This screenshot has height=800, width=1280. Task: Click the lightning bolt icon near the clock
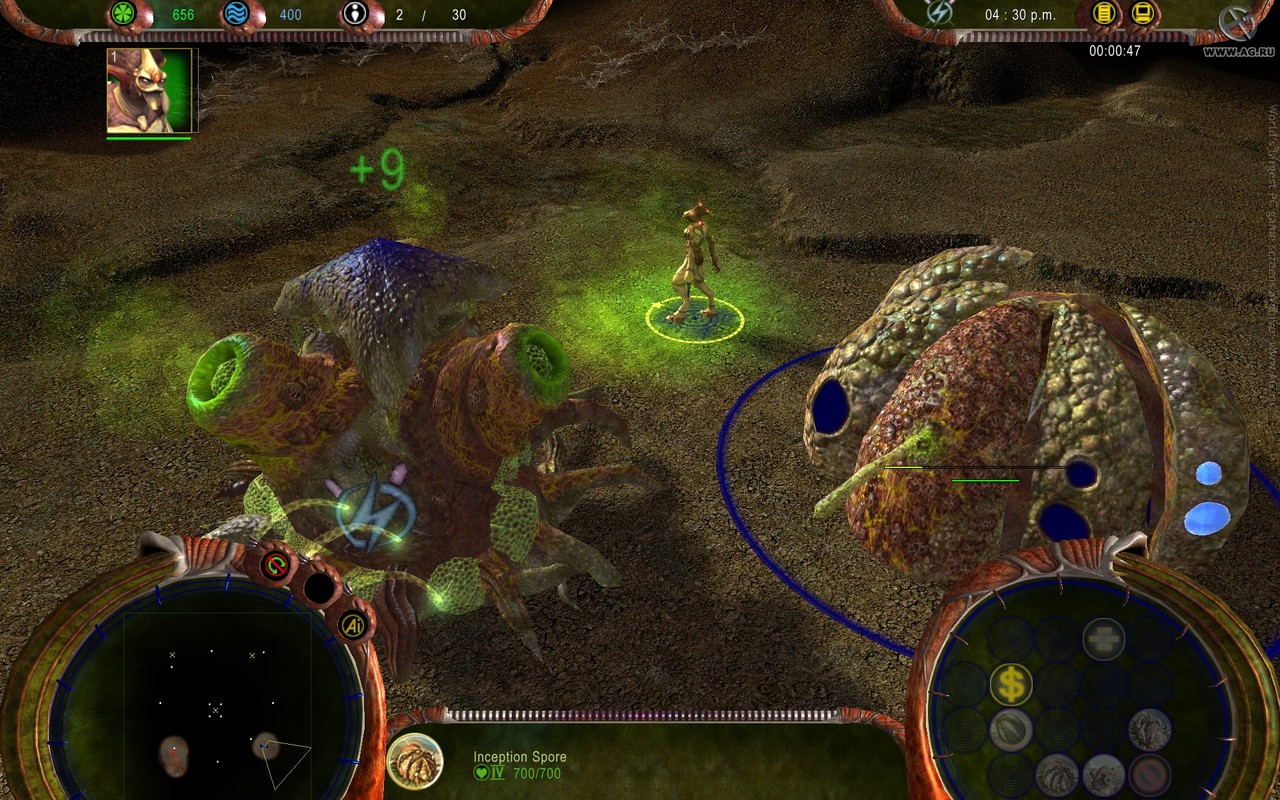pos(939,13)
